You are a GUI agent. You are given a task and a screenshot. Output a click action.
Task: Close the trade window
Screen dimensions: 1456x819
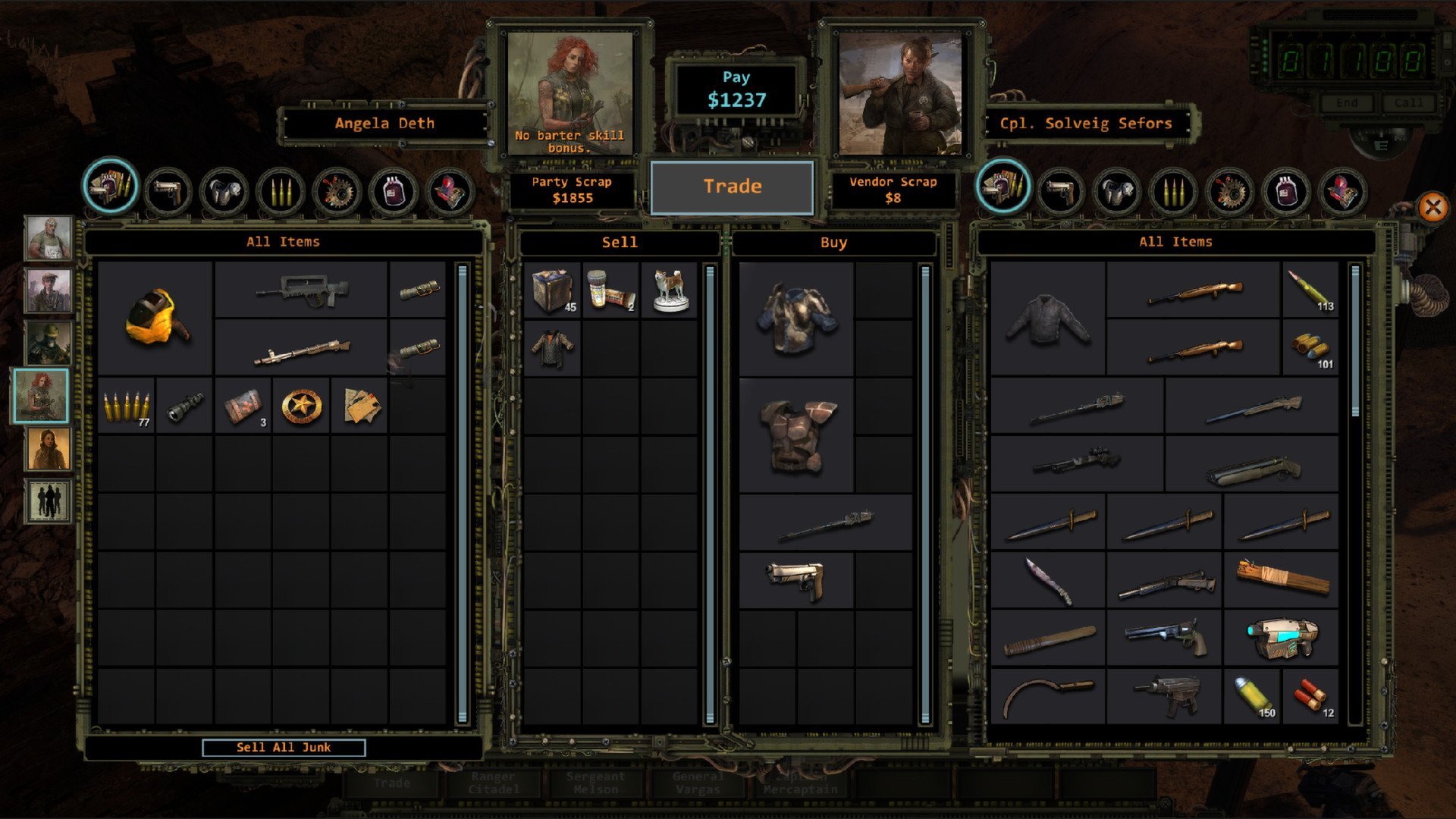tap(1432, 207)
